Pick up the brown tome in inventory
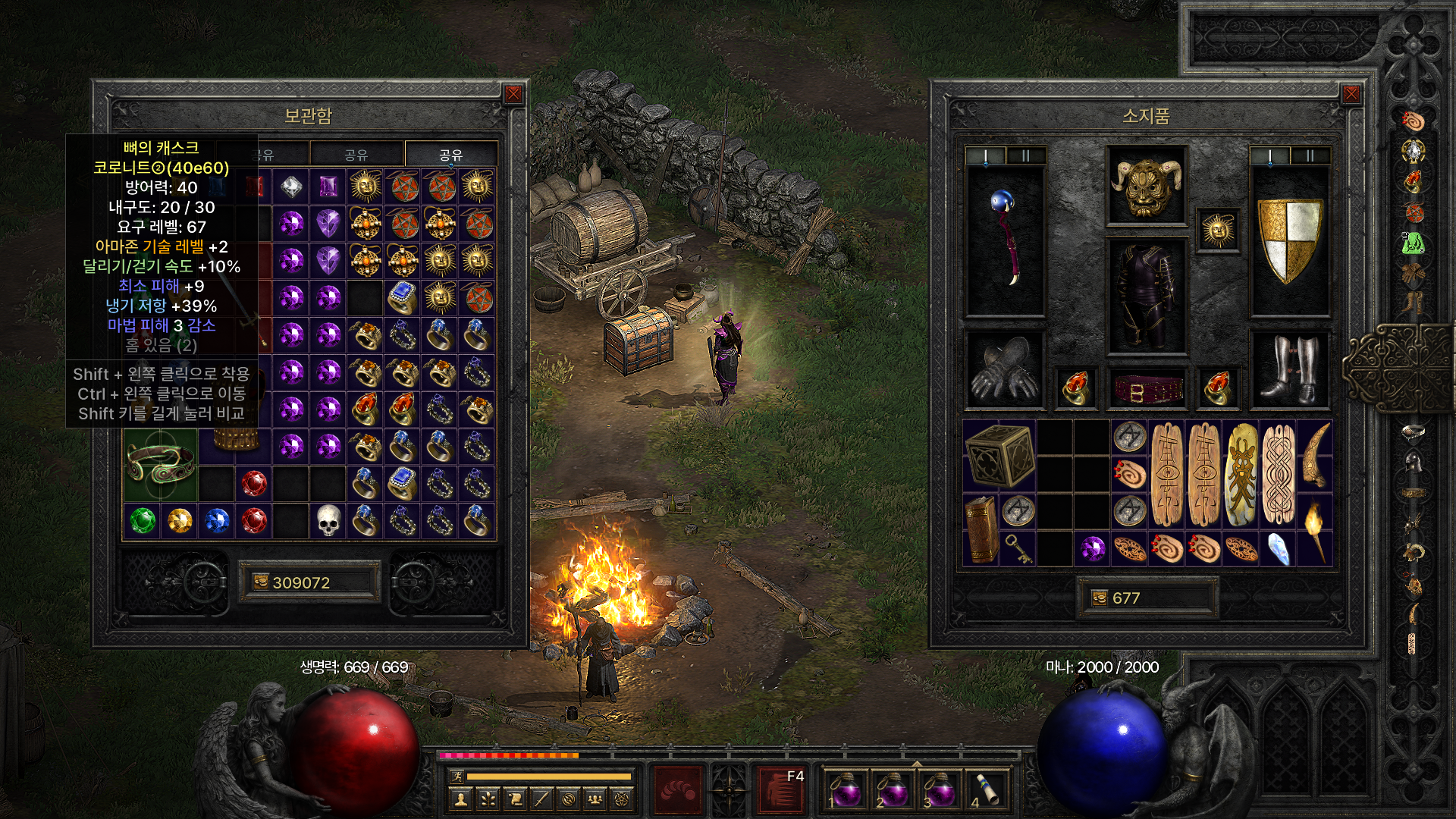The image size is (1456, 819). coord(981,529)
